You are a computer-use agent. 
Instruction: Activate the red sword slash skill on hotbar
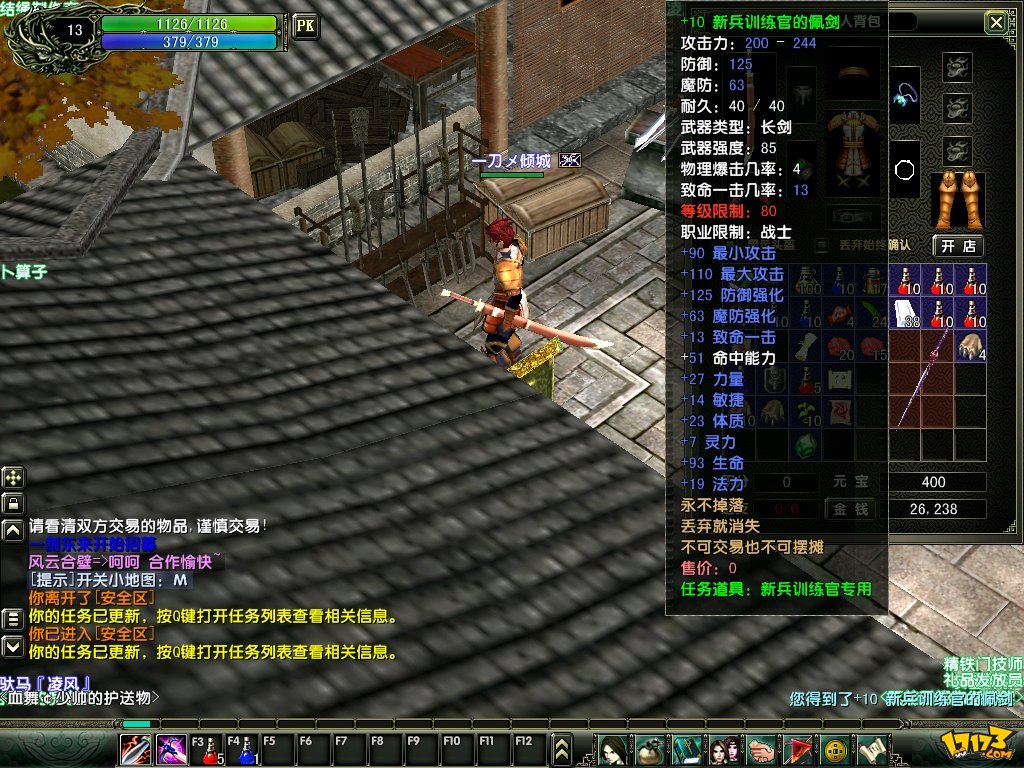(136, 749)
